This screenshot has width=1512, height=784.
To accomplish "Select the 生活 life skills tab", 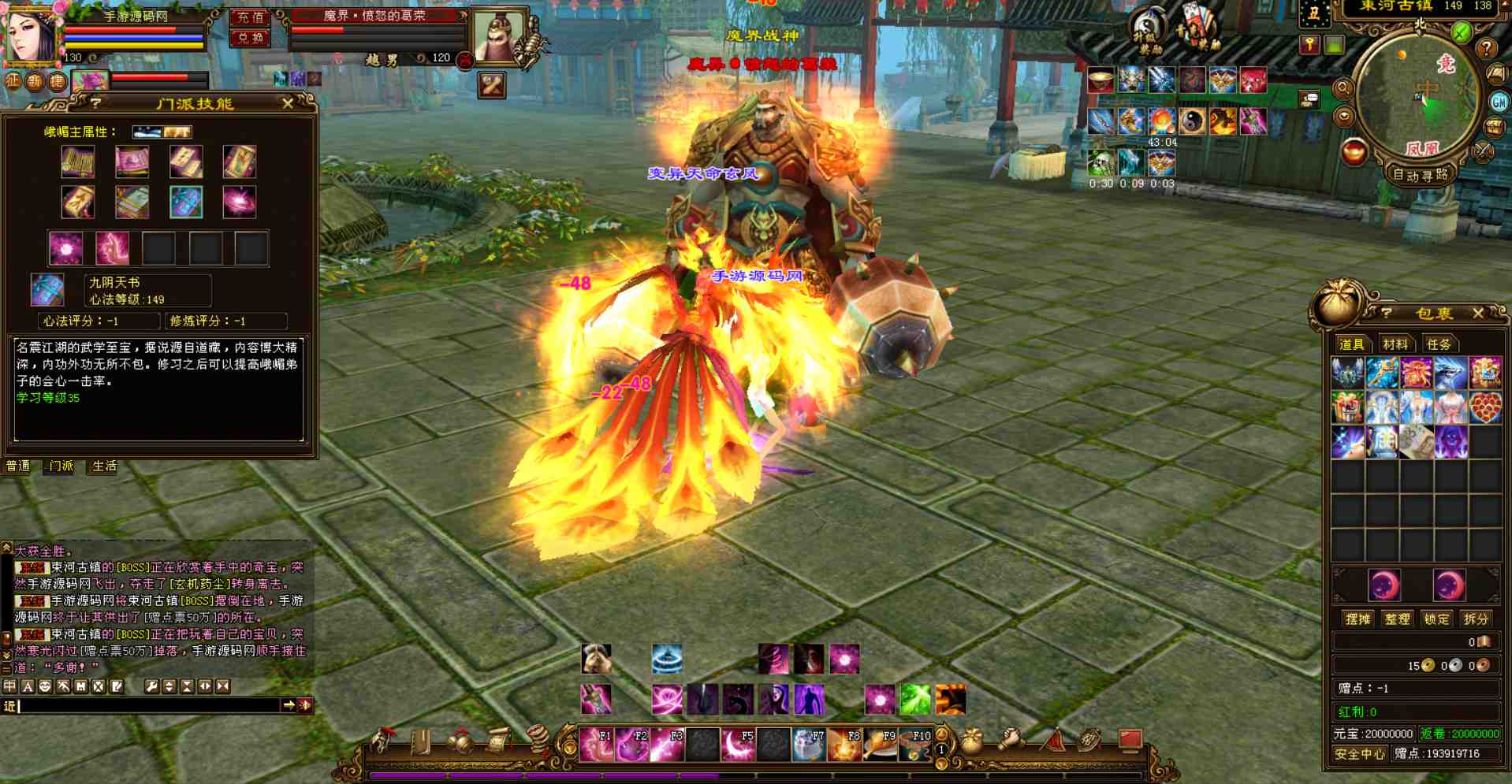I will [x=104, y=466].
